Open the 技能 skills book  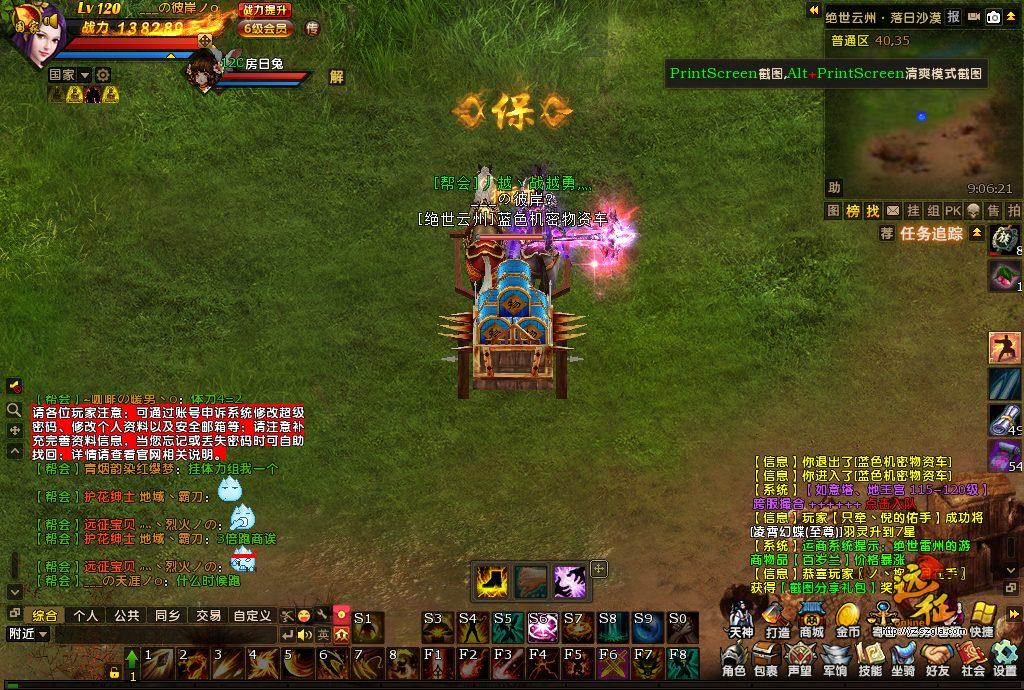tap(870, 660)
